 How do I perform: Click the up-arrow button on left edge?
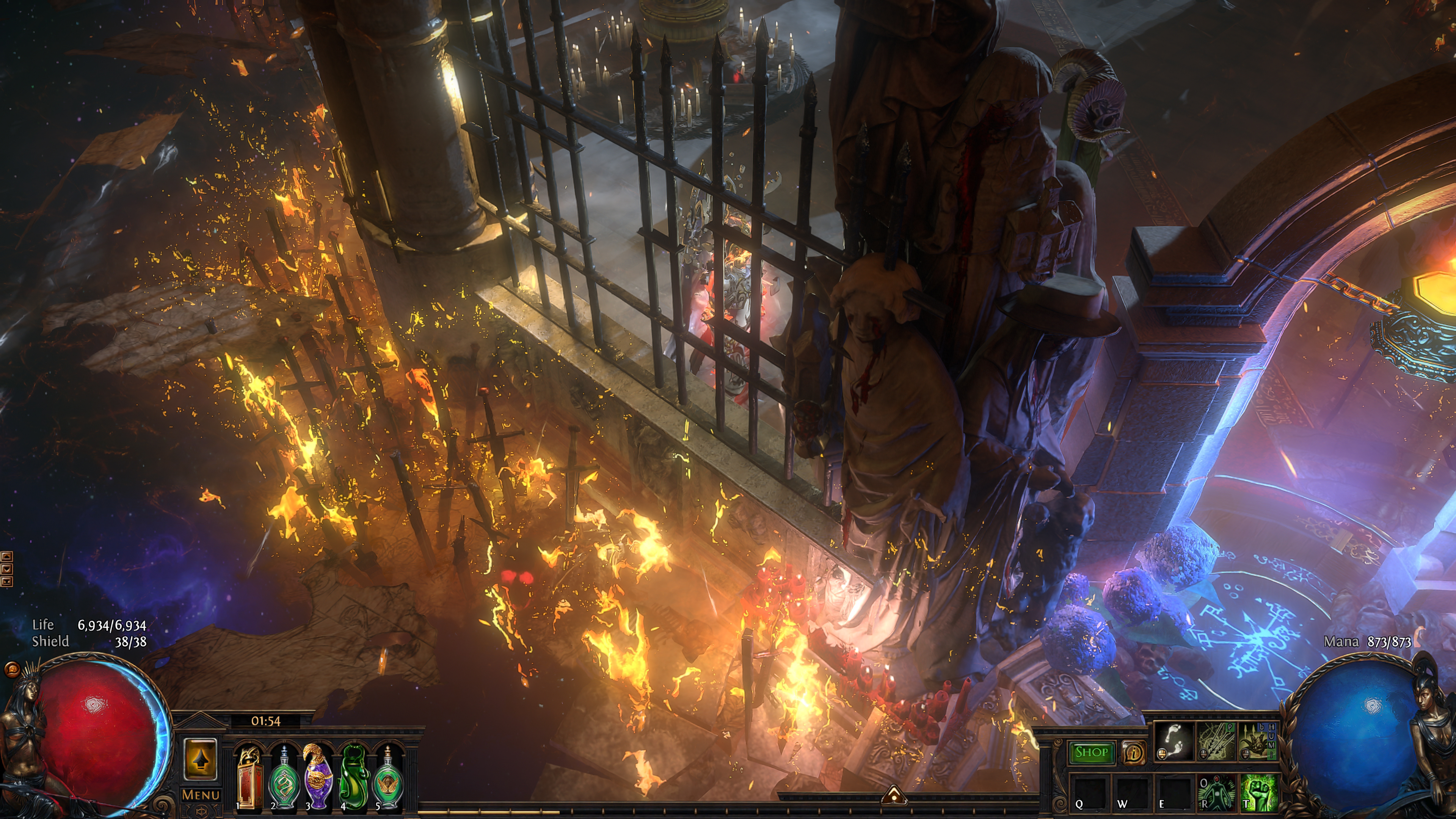tap(6, 557)
